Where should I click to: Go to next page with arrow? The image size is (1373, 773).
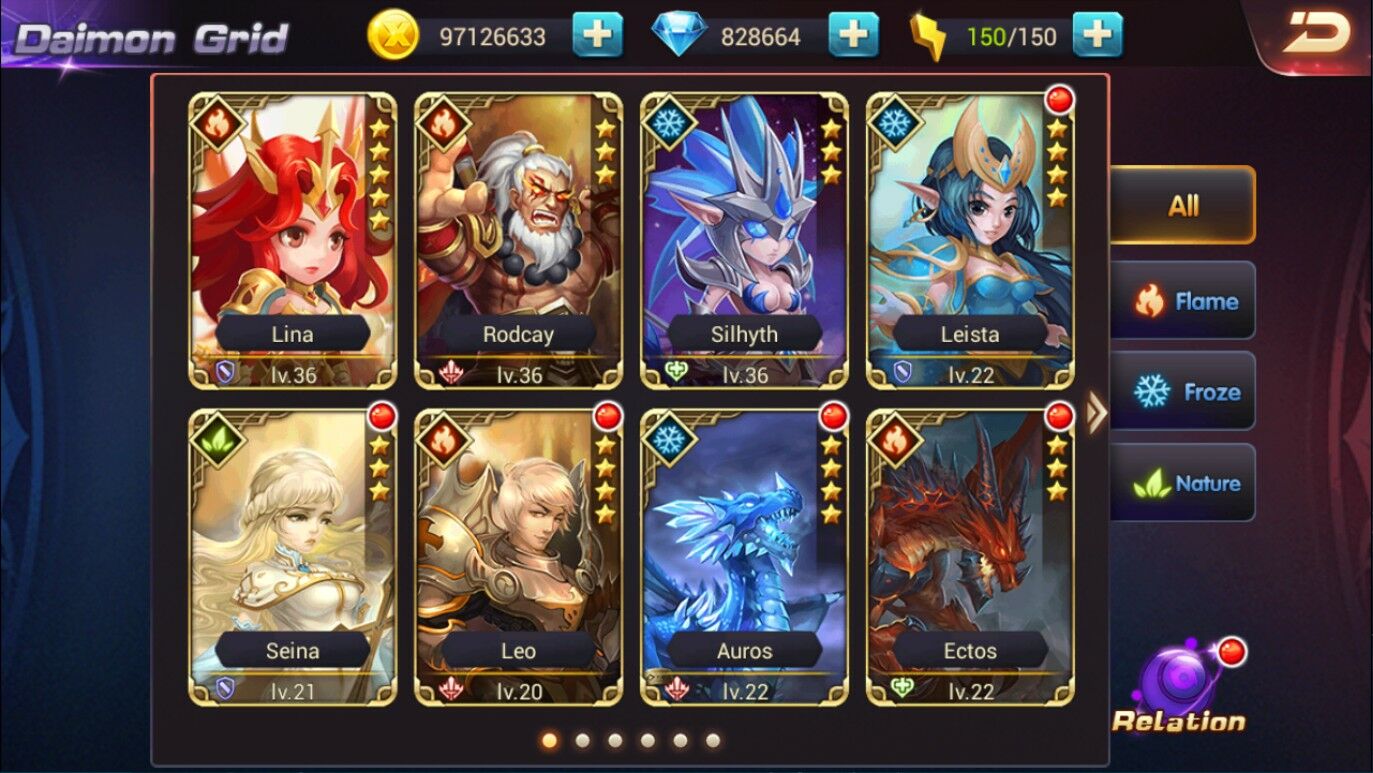coord(1096,412)
